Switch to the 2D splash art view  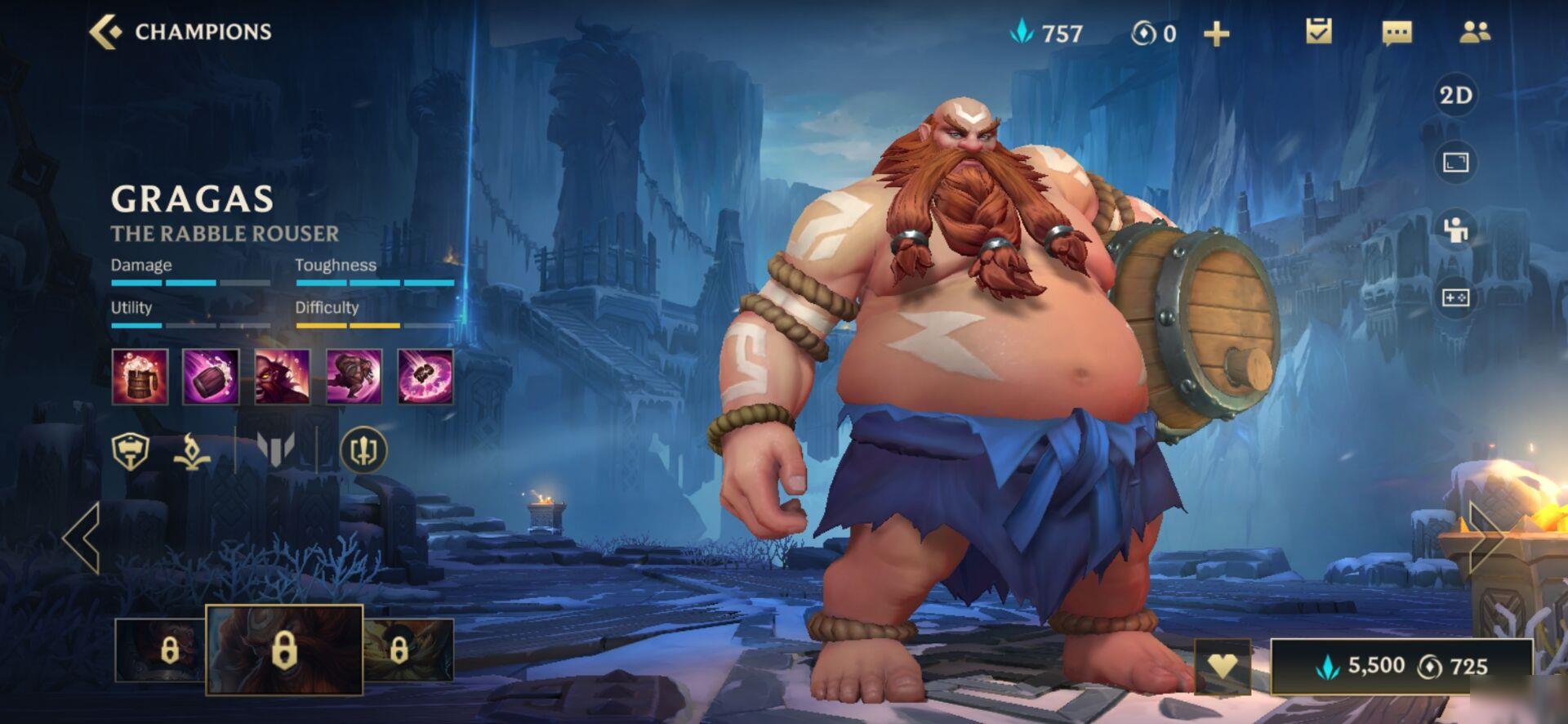pos(1455,96)
